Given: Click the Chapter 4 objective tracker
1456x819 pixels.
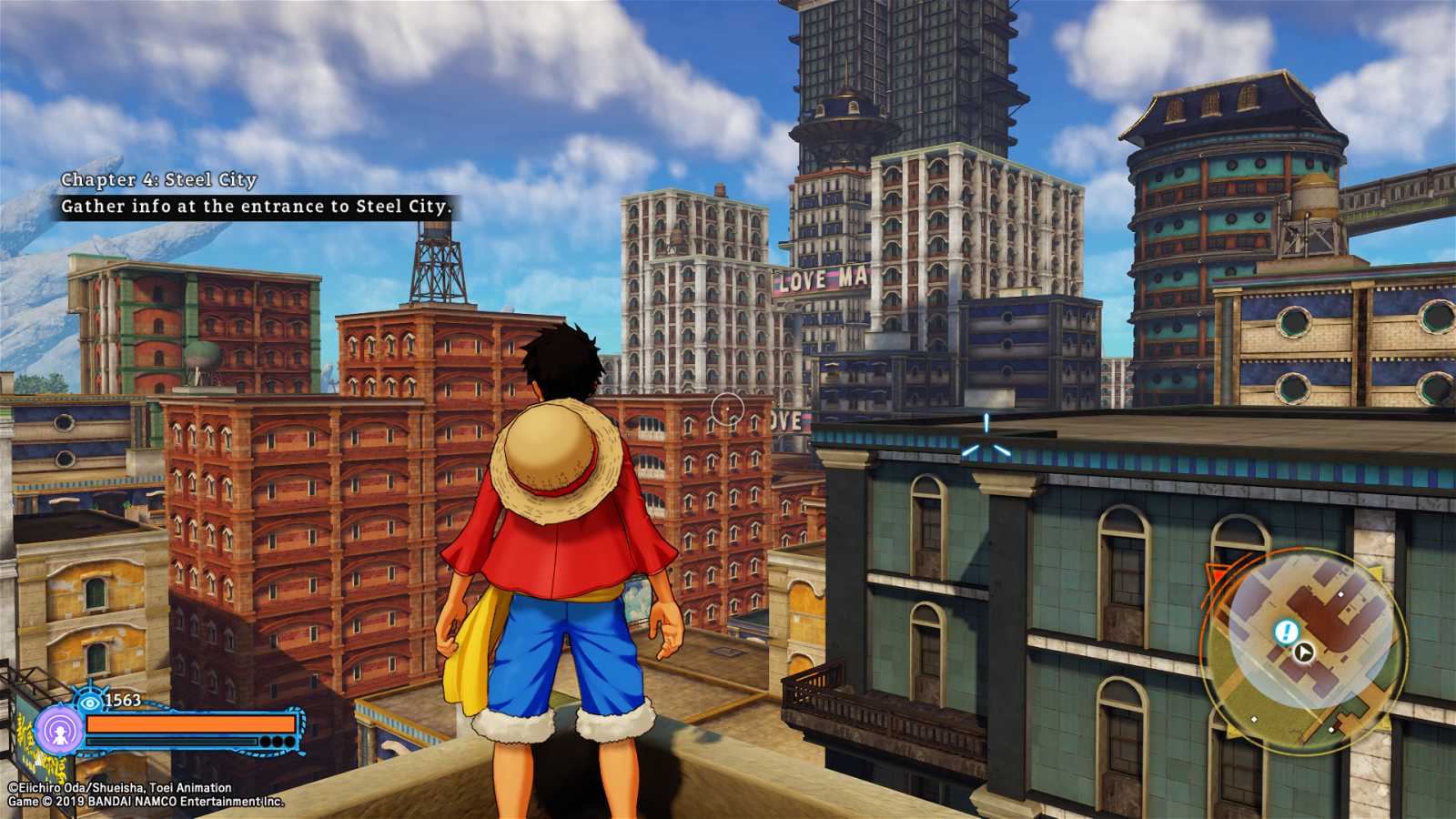Looking at the screenshot, I should pos(255,194).
